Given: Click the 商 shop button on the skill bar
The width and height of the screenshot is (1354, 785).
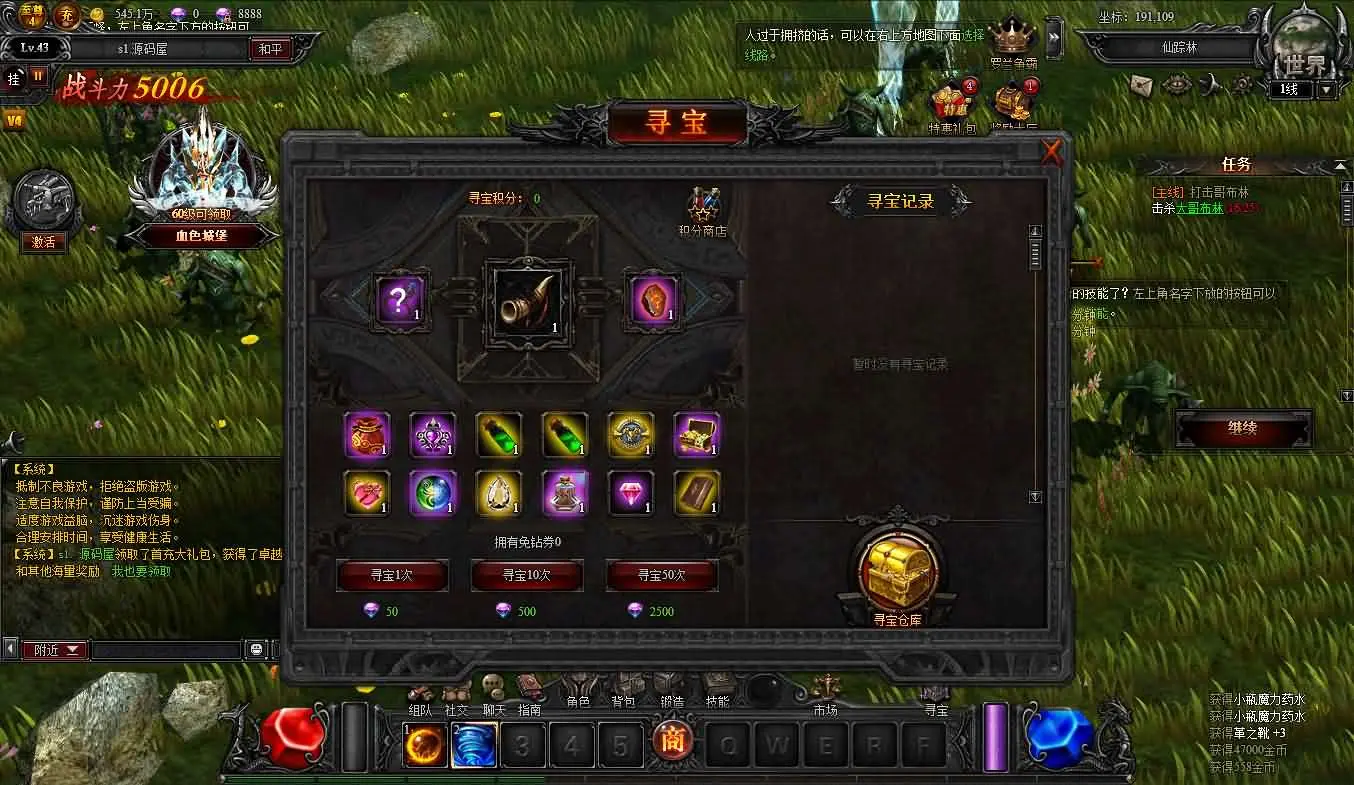Looking at the screenshot, I should point(672,740).
